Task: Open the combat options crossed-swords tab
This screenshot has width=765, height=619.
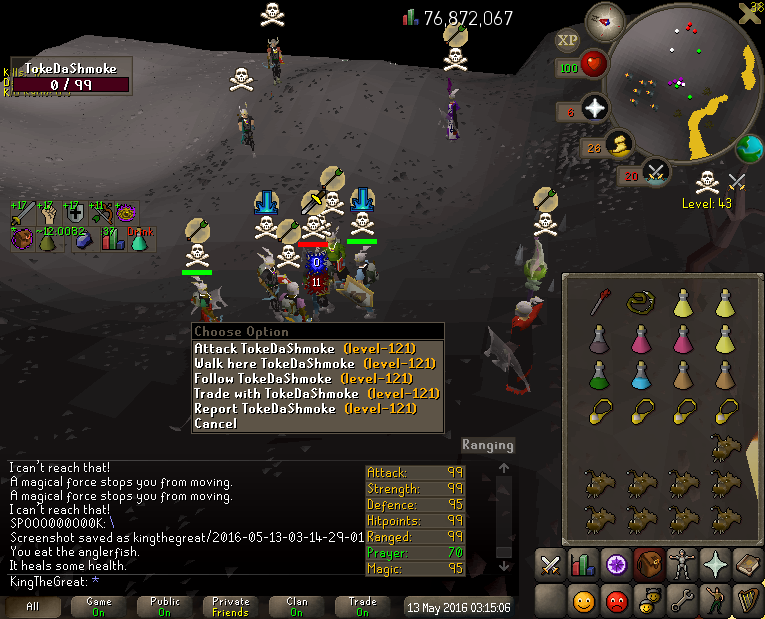Action: (x=550, y=565)
